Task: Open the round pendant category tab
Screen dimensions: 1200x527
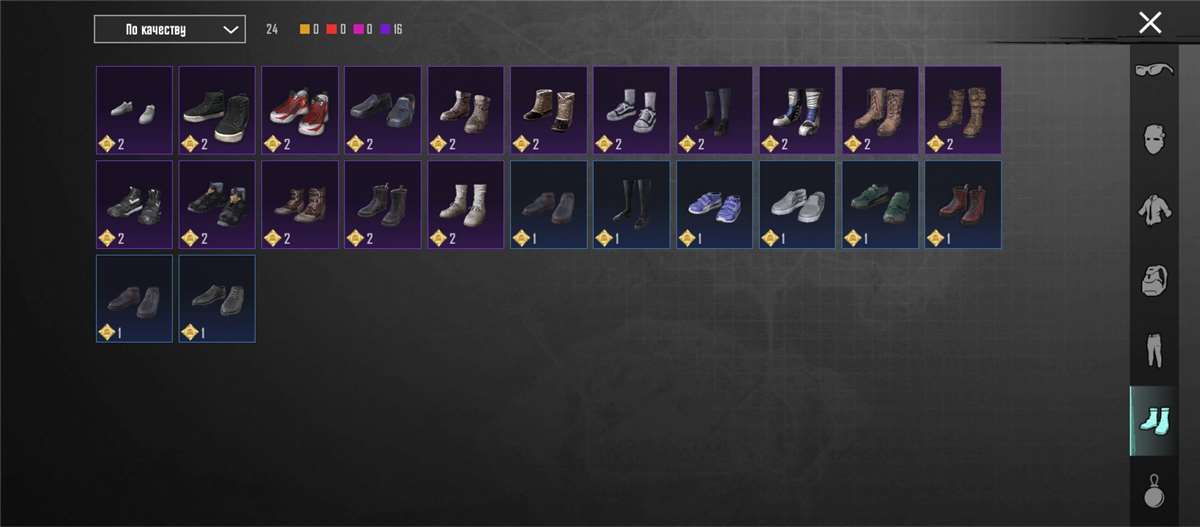Action: coord(1154,492)
